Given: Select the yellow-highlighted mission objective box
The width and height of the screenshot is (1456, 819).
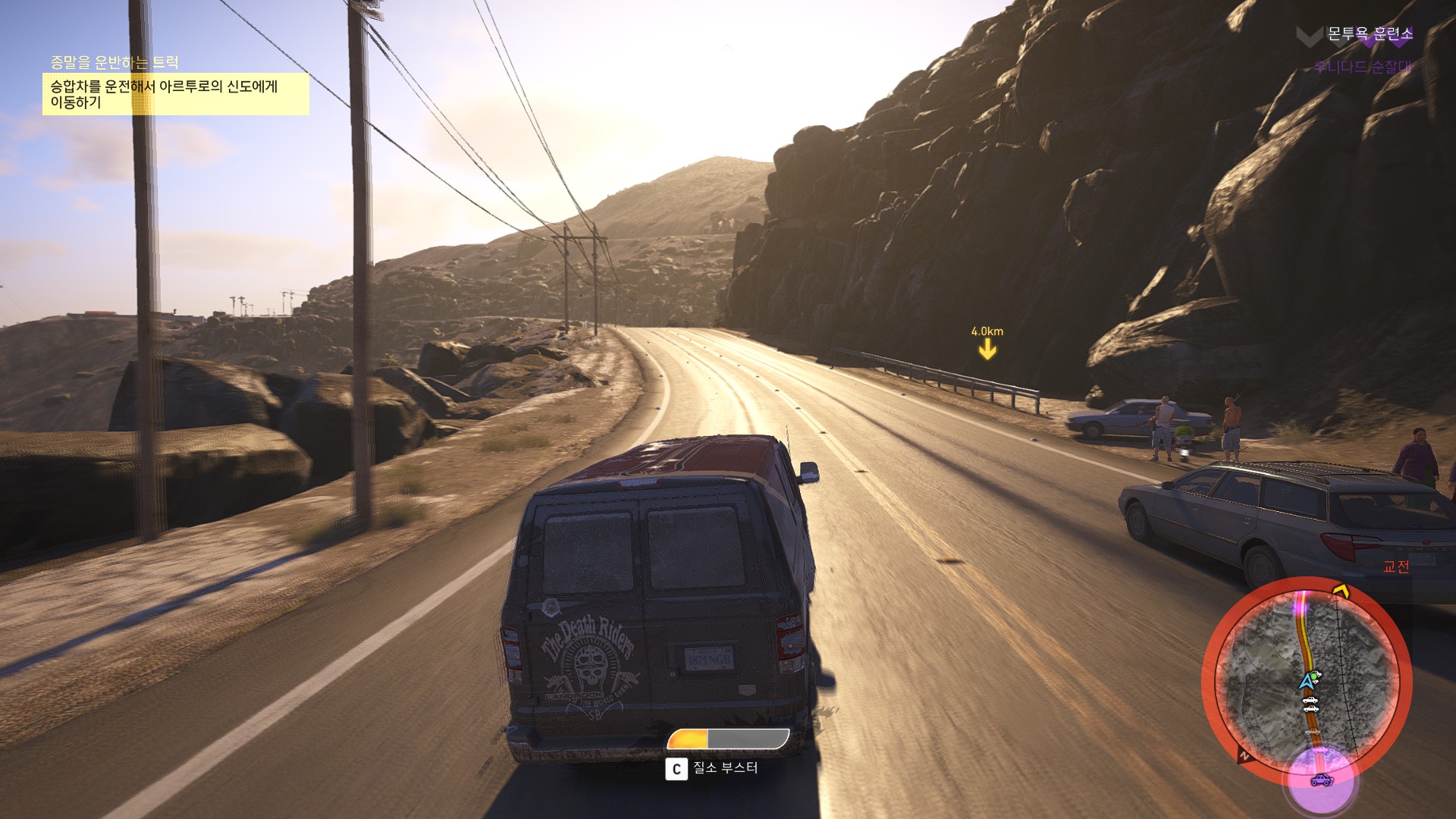Looking at the screenshot, I should [x=175, y=94].
